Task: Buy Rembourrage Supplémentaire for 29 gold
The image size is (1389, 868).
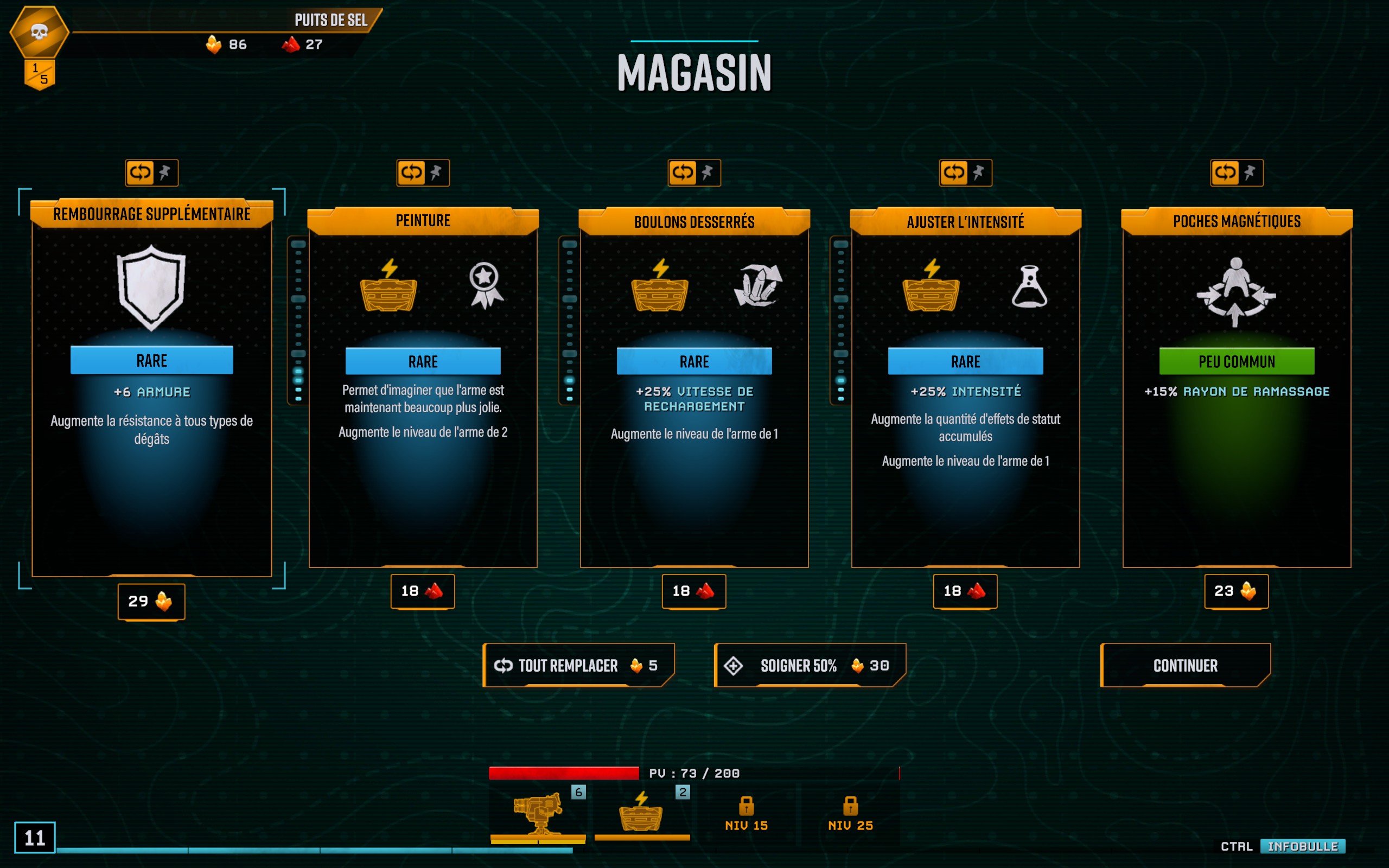Action: pos(151,601)
